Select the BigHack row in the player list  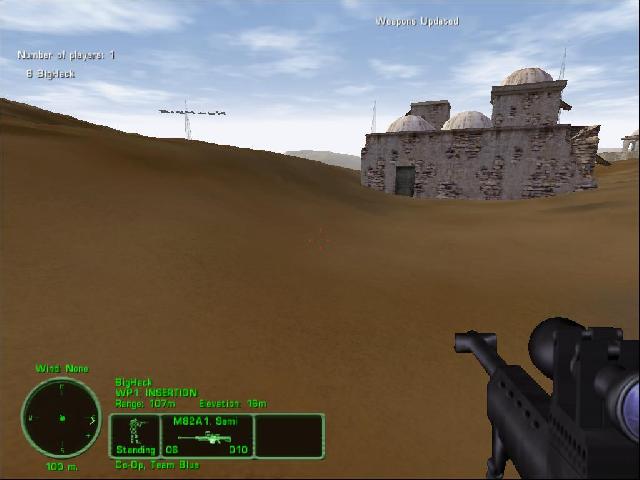(50, 74)
